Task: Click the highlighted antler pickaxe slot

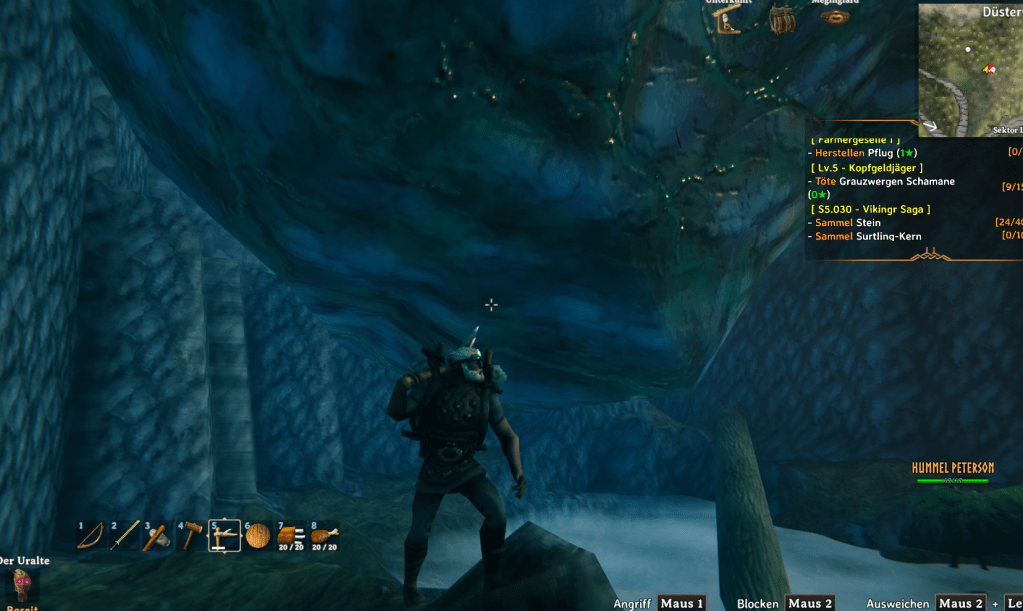Action: point(223,537)
